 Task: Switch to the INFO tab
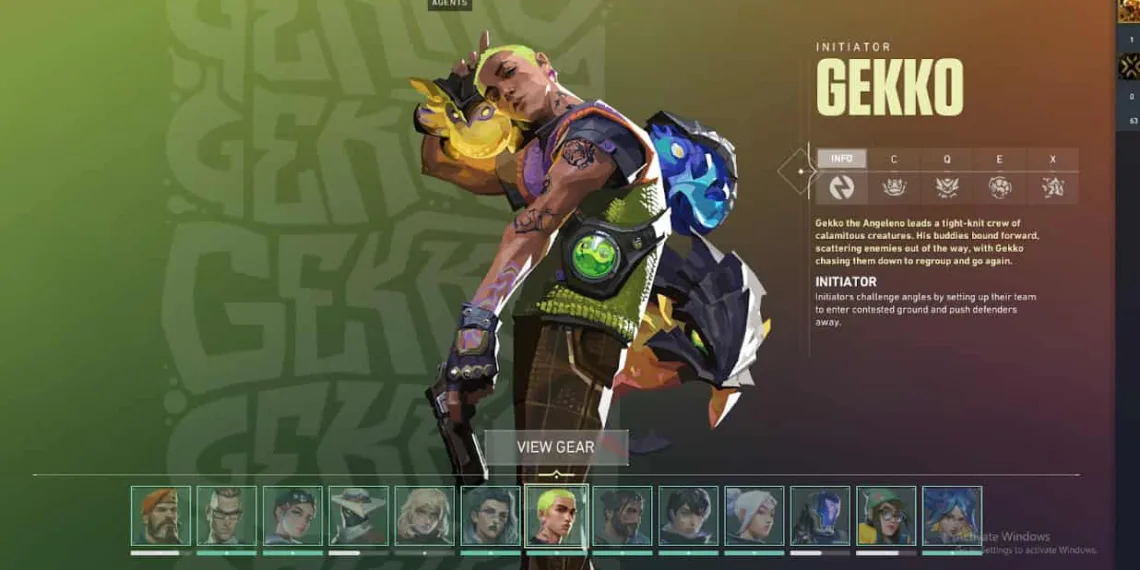click(x=842, y=159)
